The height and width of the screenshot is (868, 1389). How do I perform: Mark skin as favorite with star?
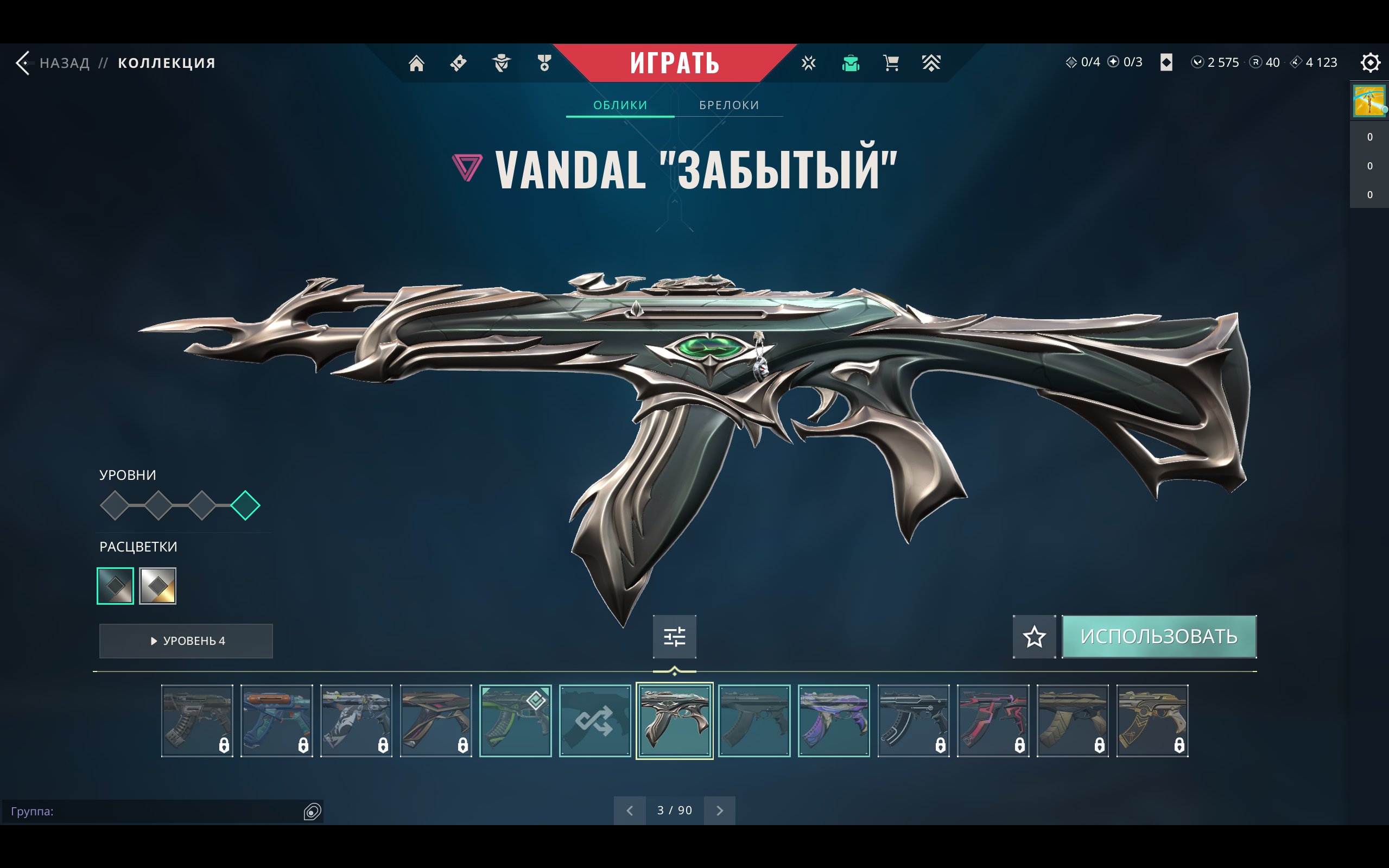1035,637
